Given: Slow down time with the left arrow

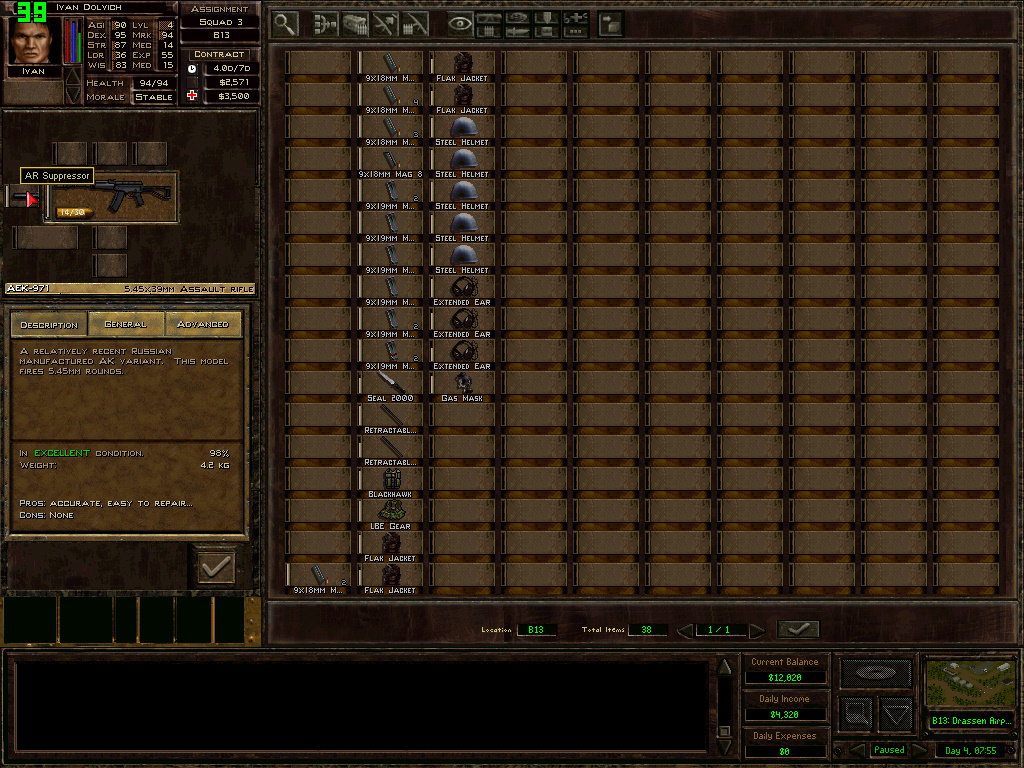Looking at the screenshot, I should pos(857,750).
